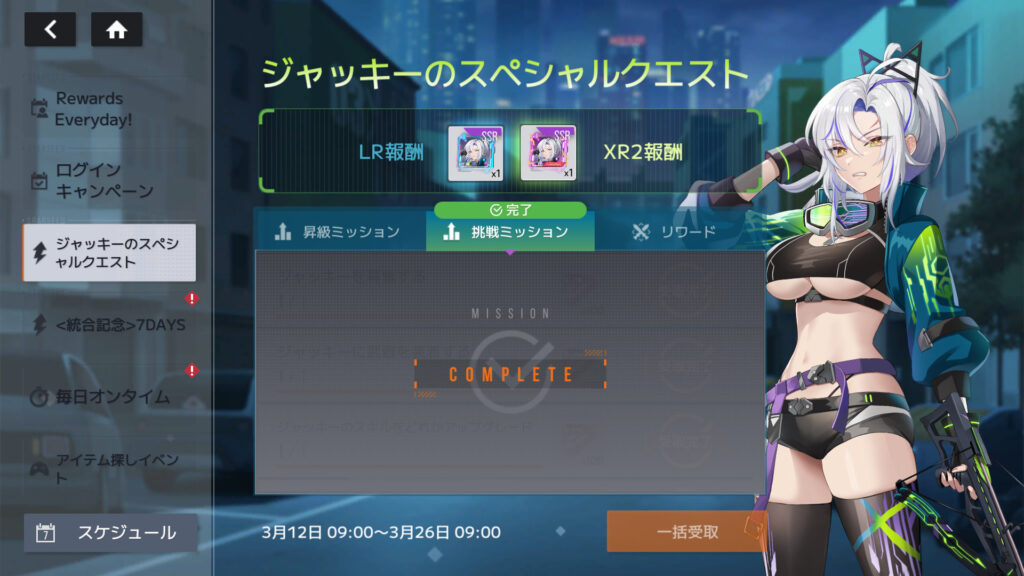Return to the home screen
Screen dimensions: 1024x576
pos(116,30)
